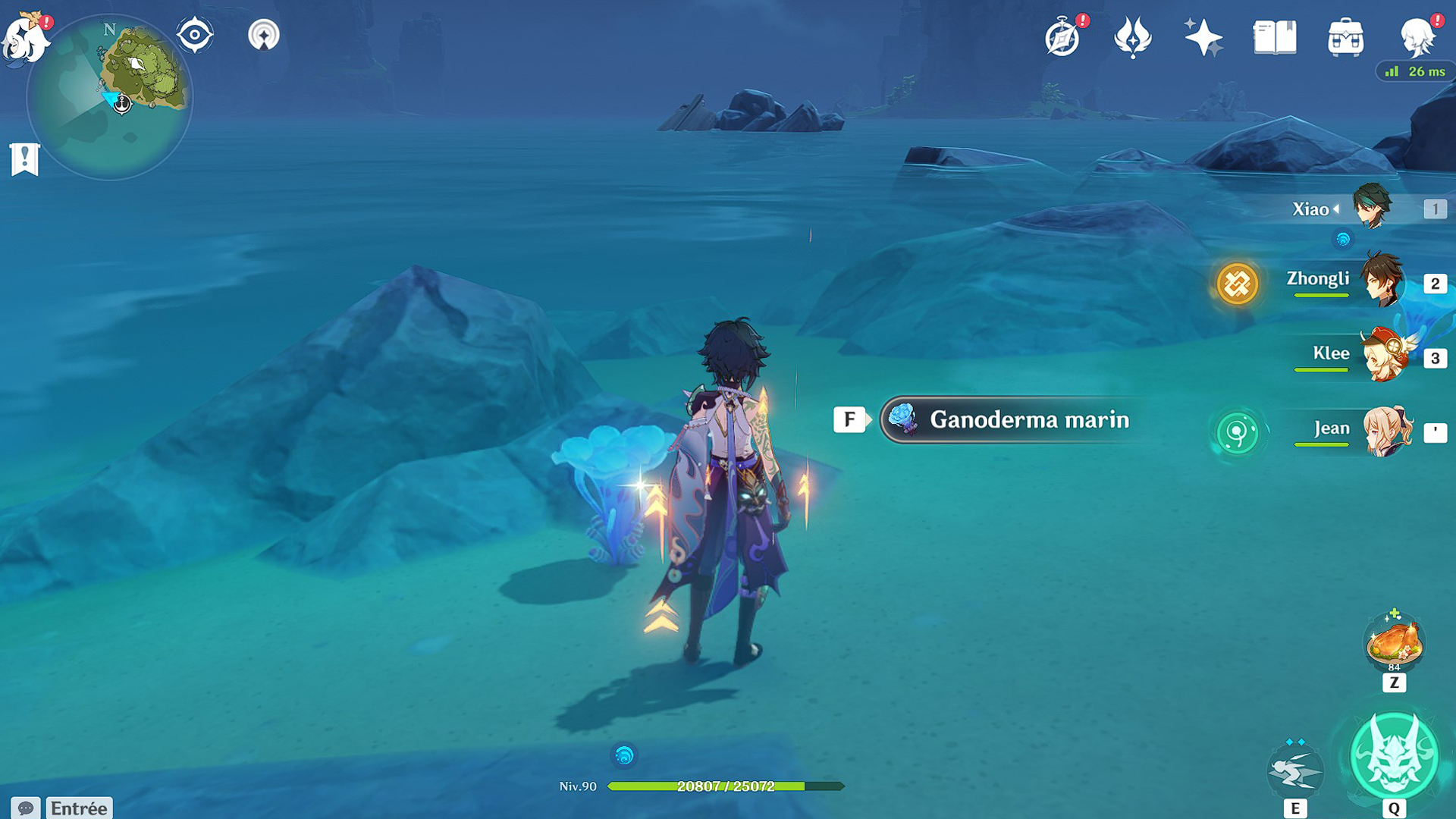Activate the elemental sight eye icon
The image size is (1456, 819).
click(194, 35)
